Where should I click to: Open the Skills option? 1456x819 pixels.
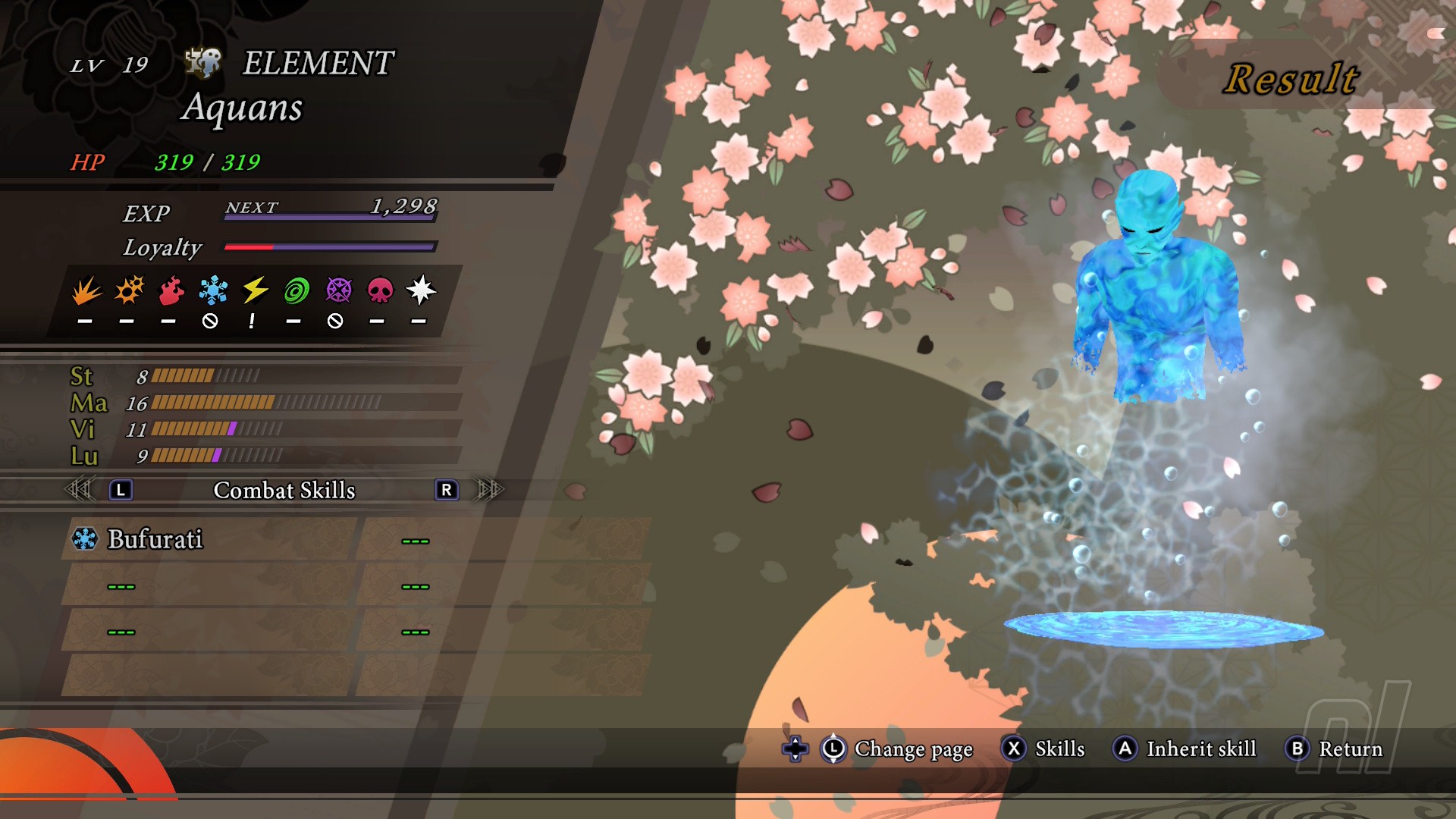coord(1045,749)
